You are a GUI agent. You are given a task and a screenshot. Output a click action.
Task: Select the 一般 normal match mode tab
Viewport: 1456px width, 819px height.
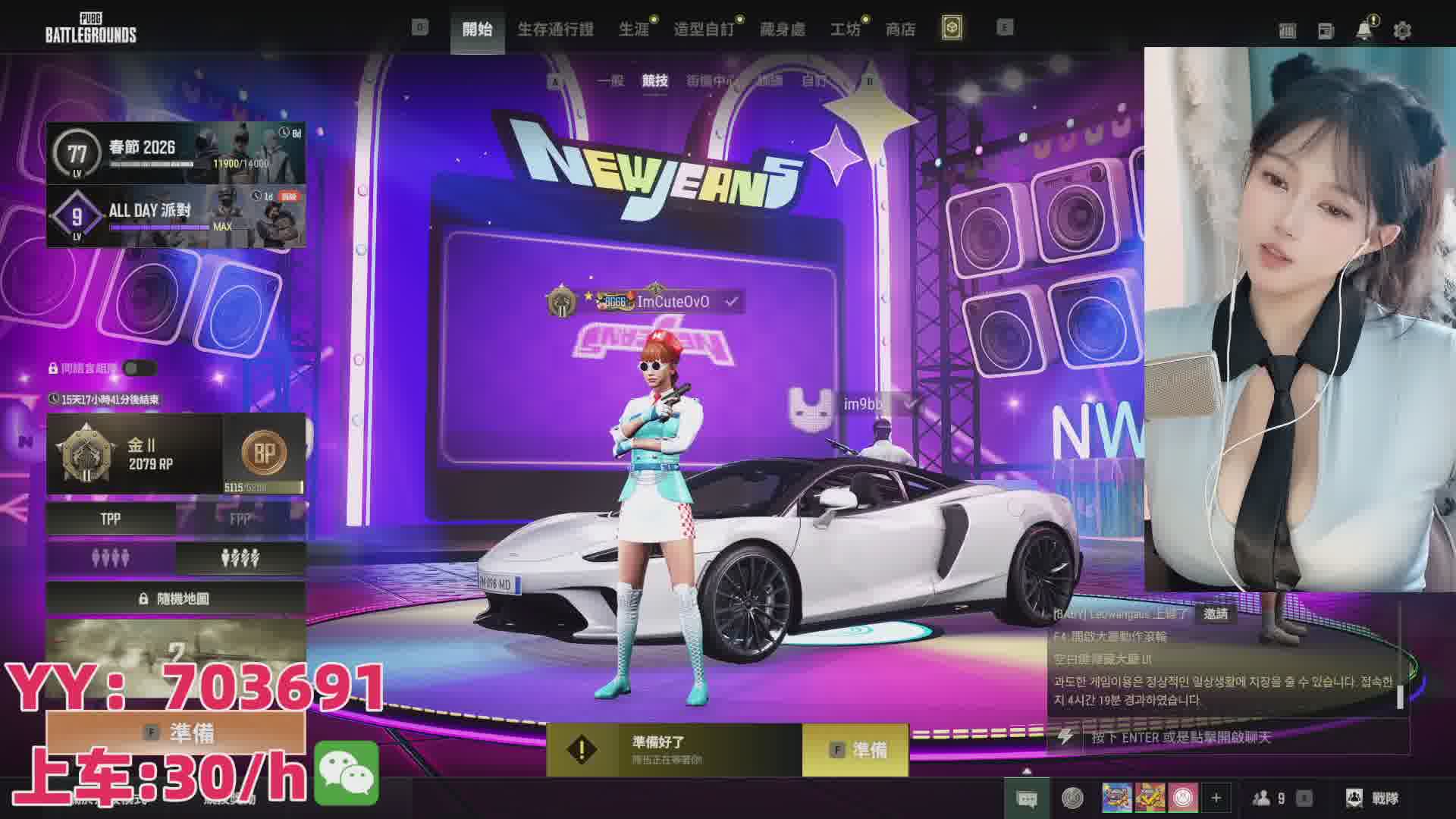coord(610,80)
